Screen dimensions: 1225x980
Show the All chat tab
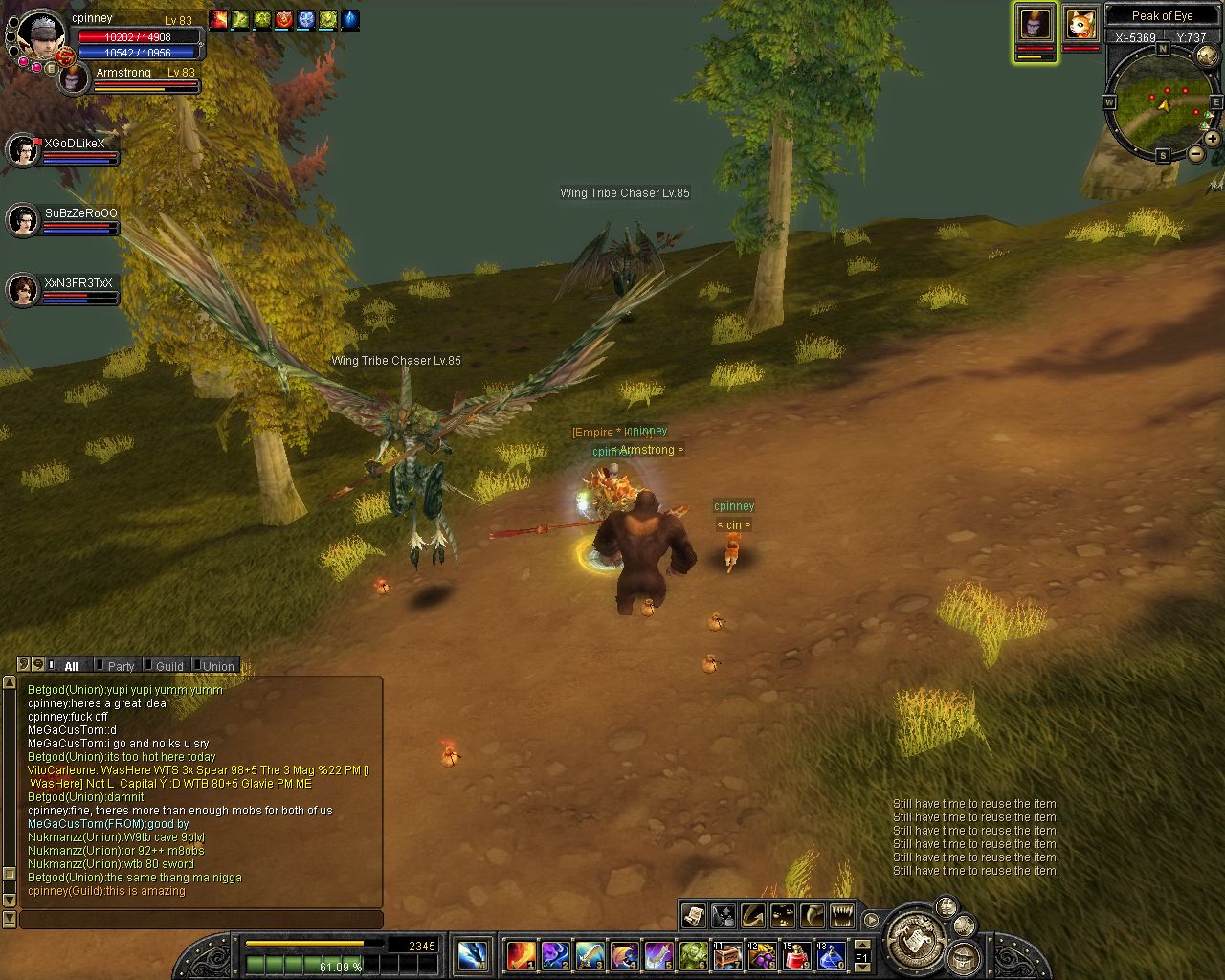[70, 666]
